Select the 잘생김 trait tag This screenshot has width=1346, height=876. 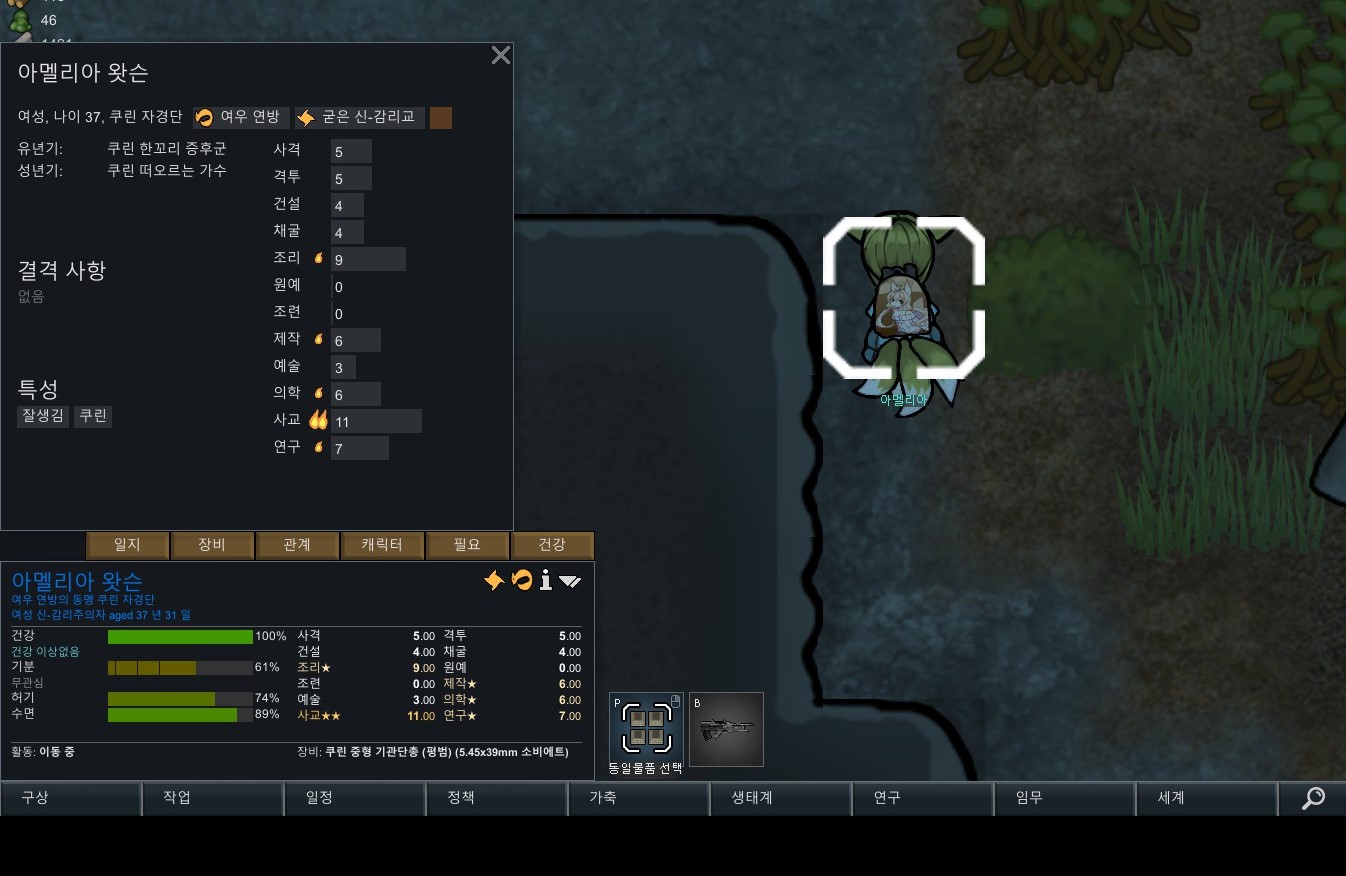(43, 416)
